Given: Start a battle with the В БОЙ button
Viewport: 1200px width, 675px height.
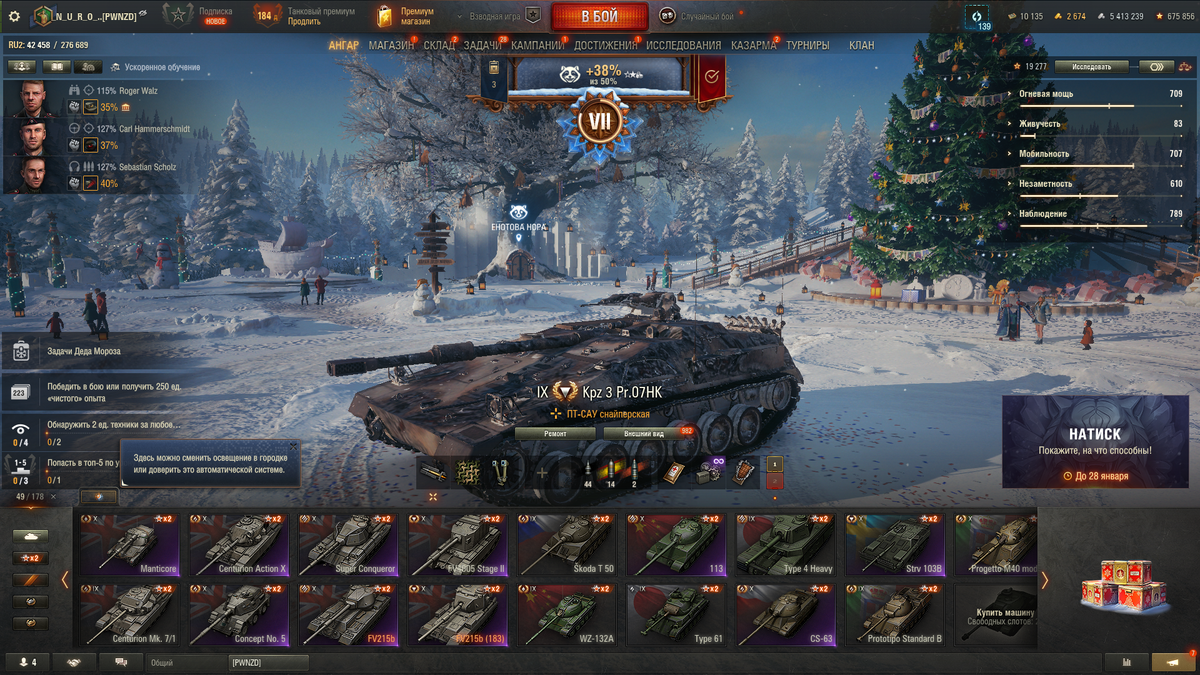Looking at the screenshot, I should click(599, 16).
